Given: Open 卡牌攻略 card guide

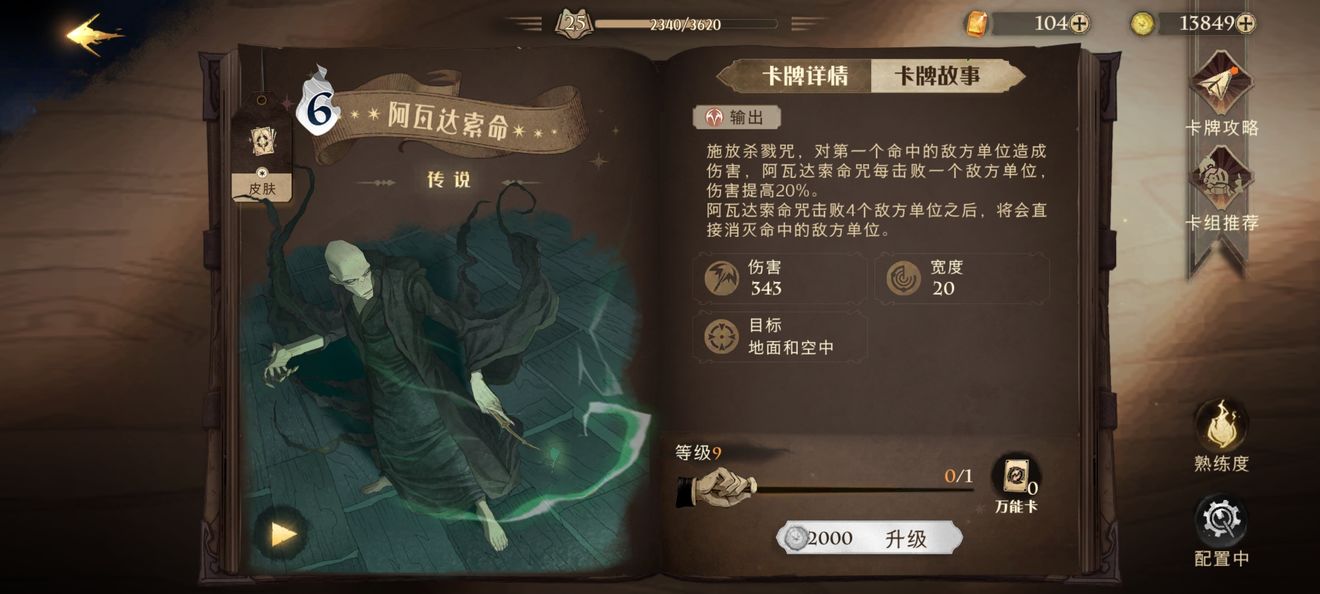Looking at the screenshot, I should pyautogui.click(x=1221, y=92).
